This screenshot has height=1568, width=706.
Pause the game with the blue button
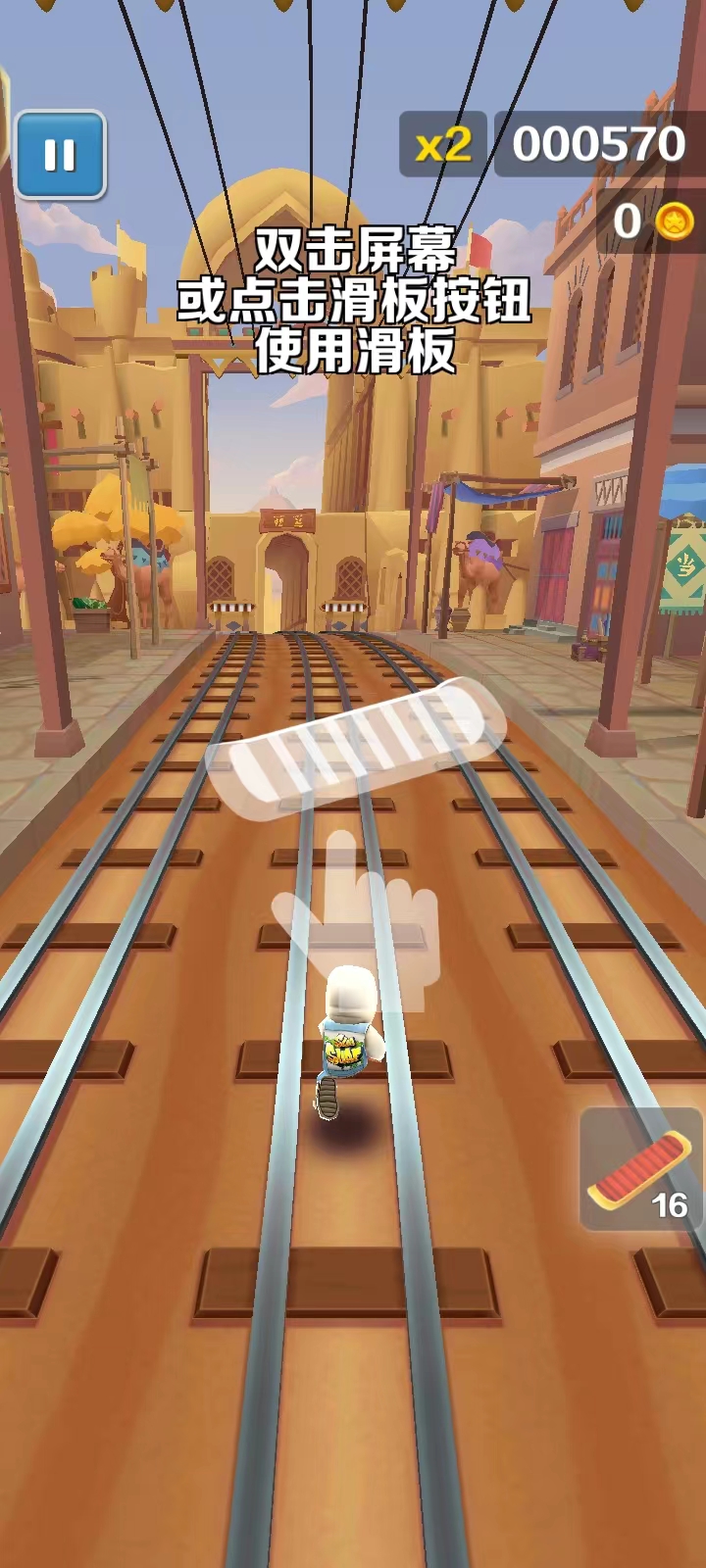pos(60,155)
